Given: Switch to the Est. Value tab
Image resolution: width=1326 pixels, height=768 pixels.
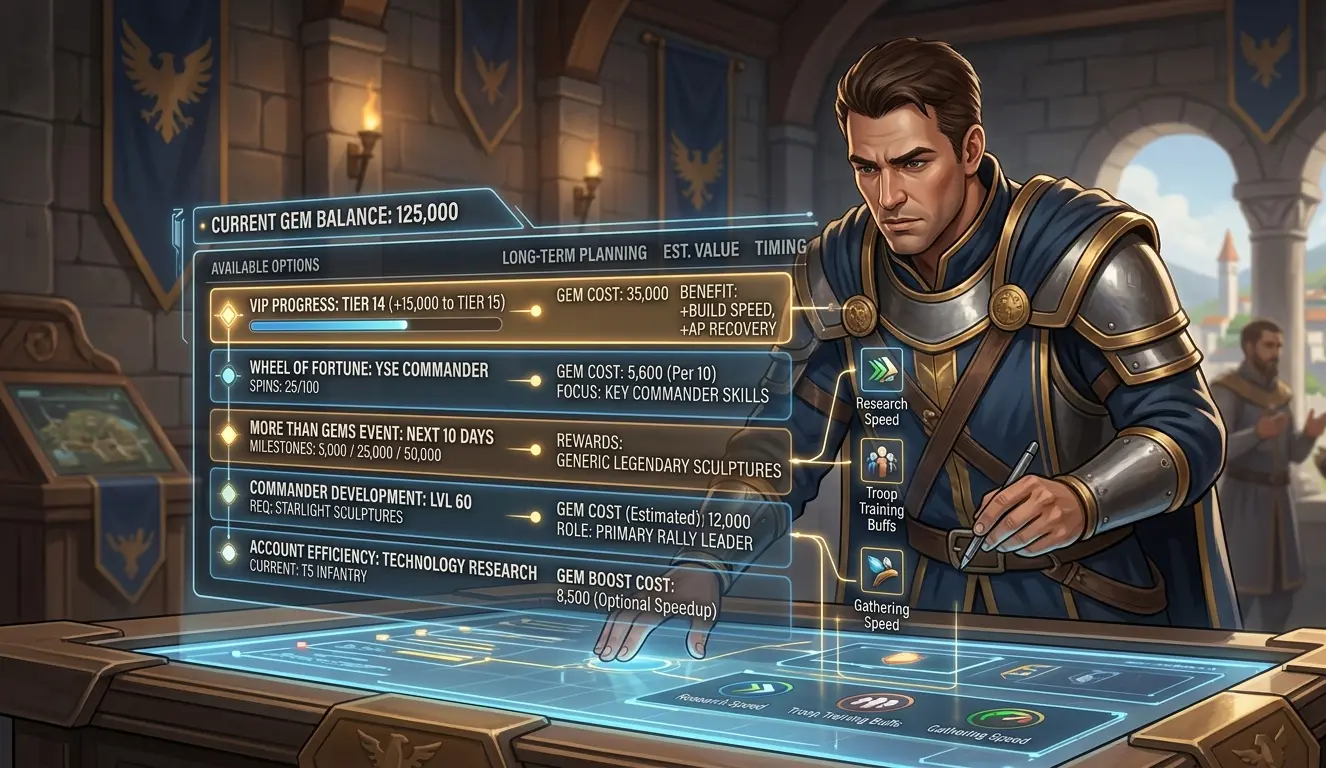Looking at the screenshot, I should [x=700, y=252].
